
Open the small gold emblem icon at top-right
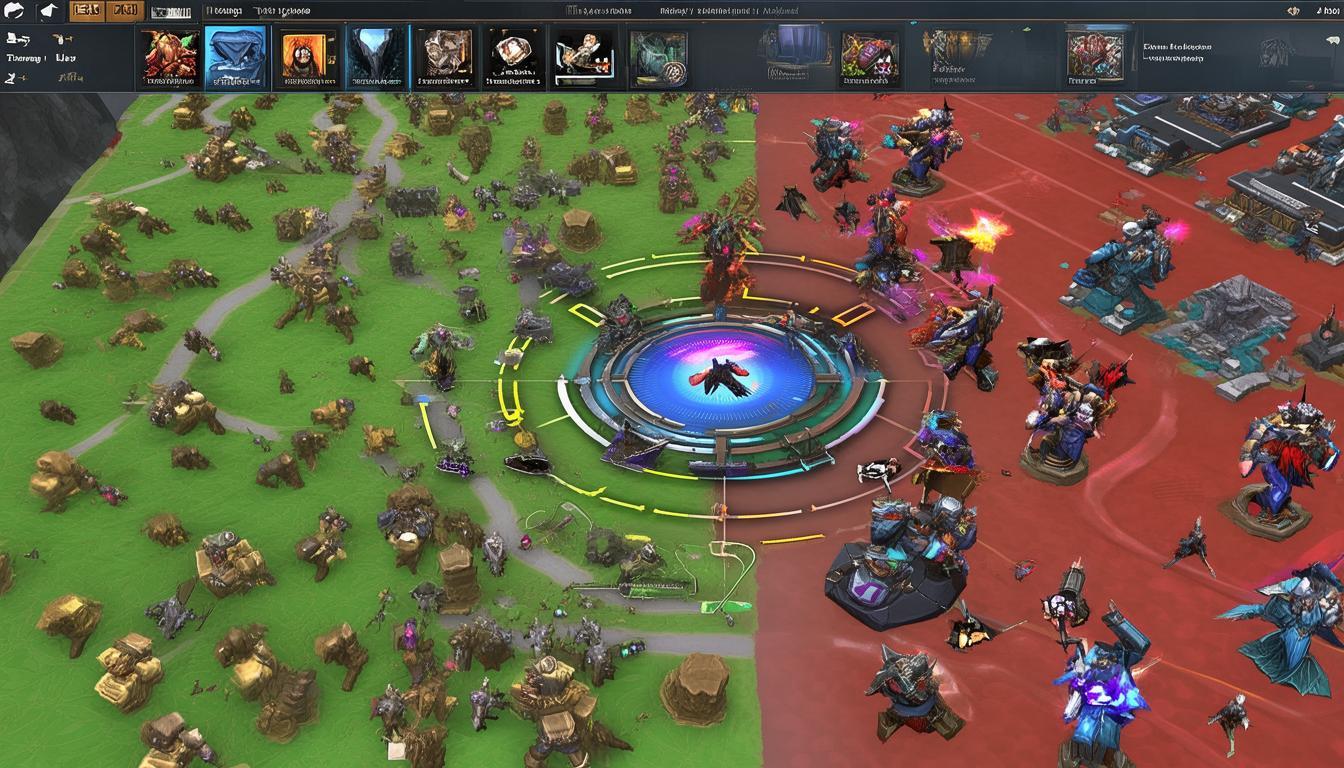tap(1294, 11)
